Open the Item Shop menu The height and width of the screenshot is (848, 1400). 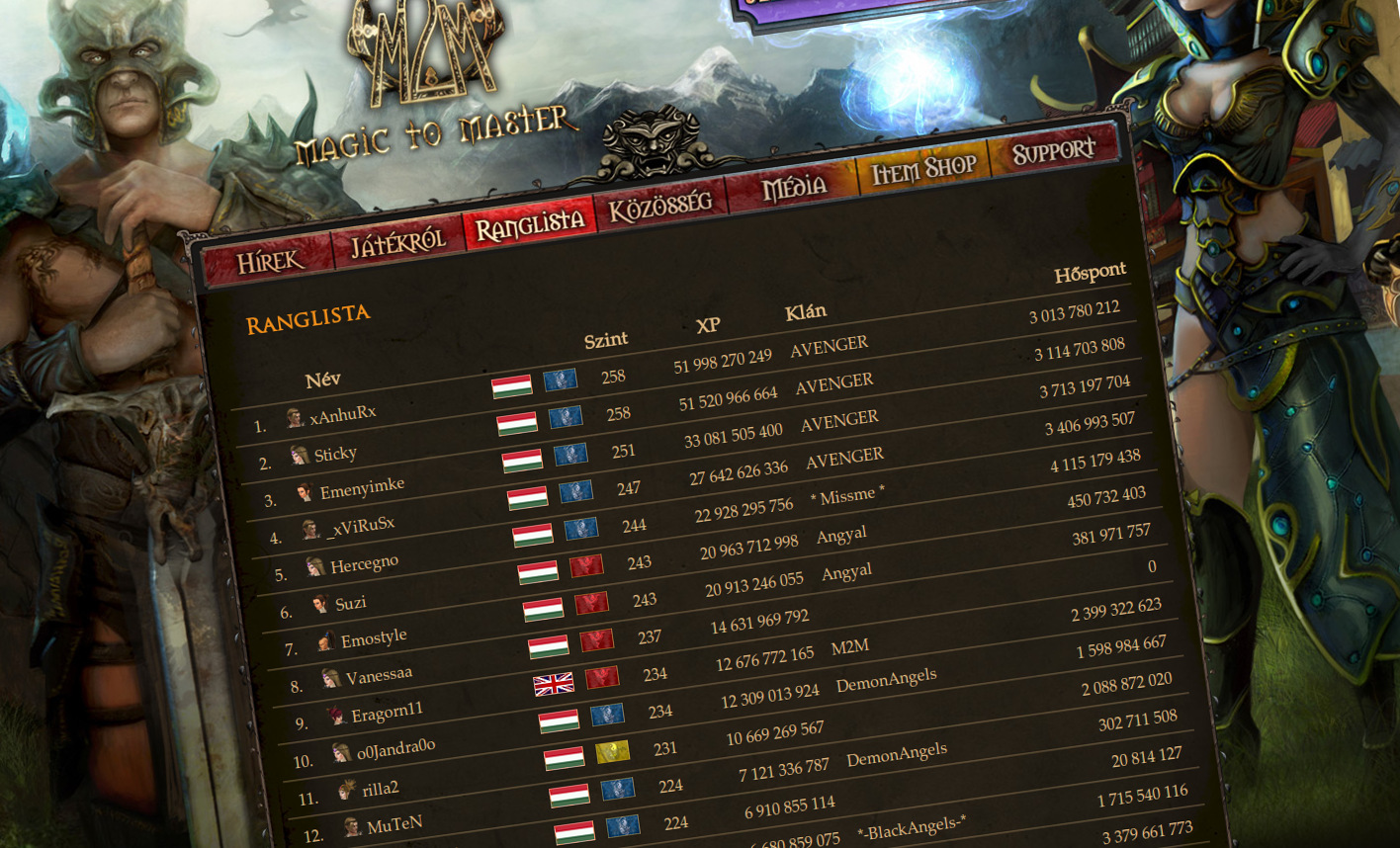click(x=923, y=168)
